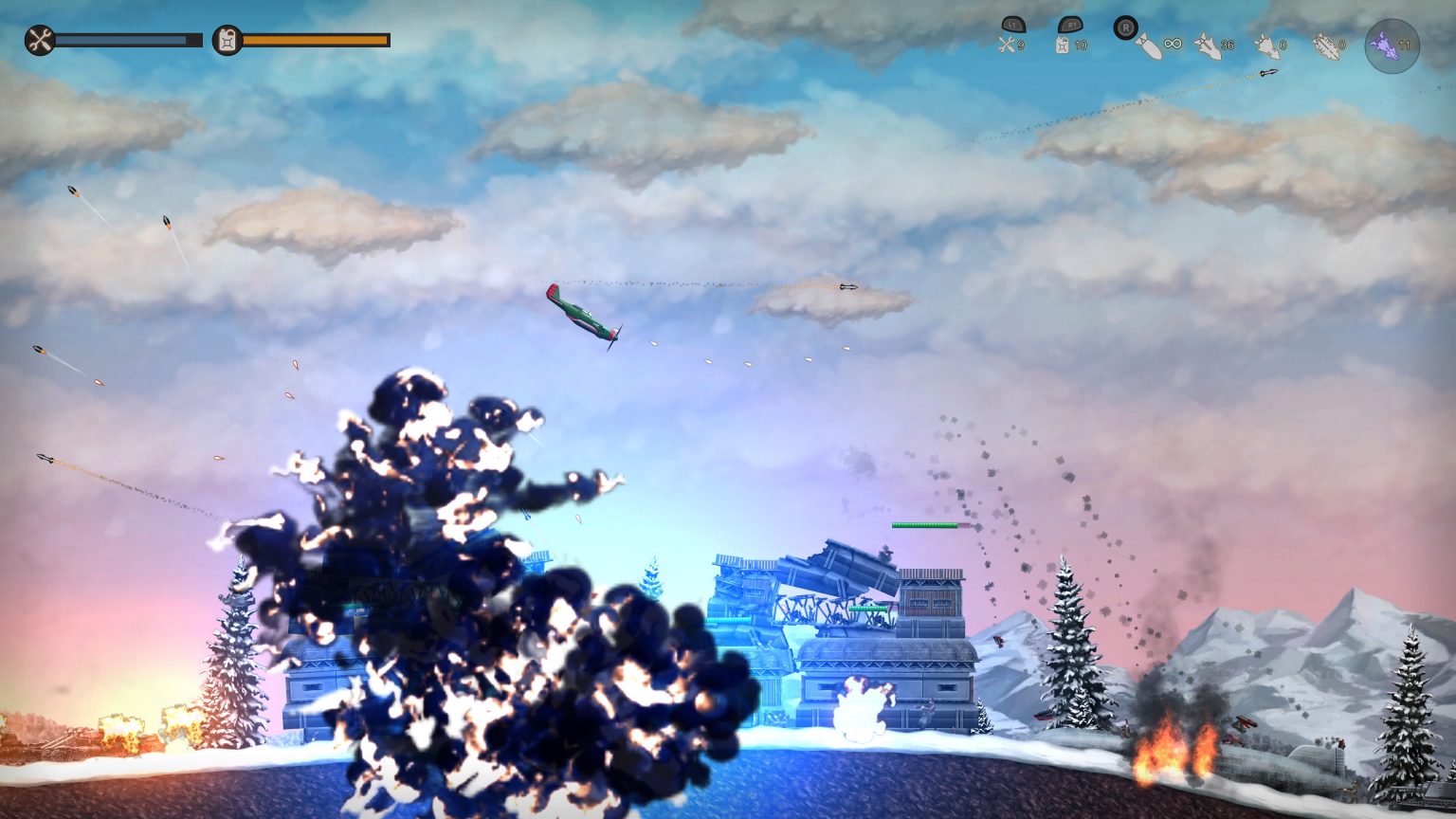The height and width of the screenshot is (819, 1456).
Task: Select the missile ammo icon showing 0
Action: click(x=1265, y=45)
